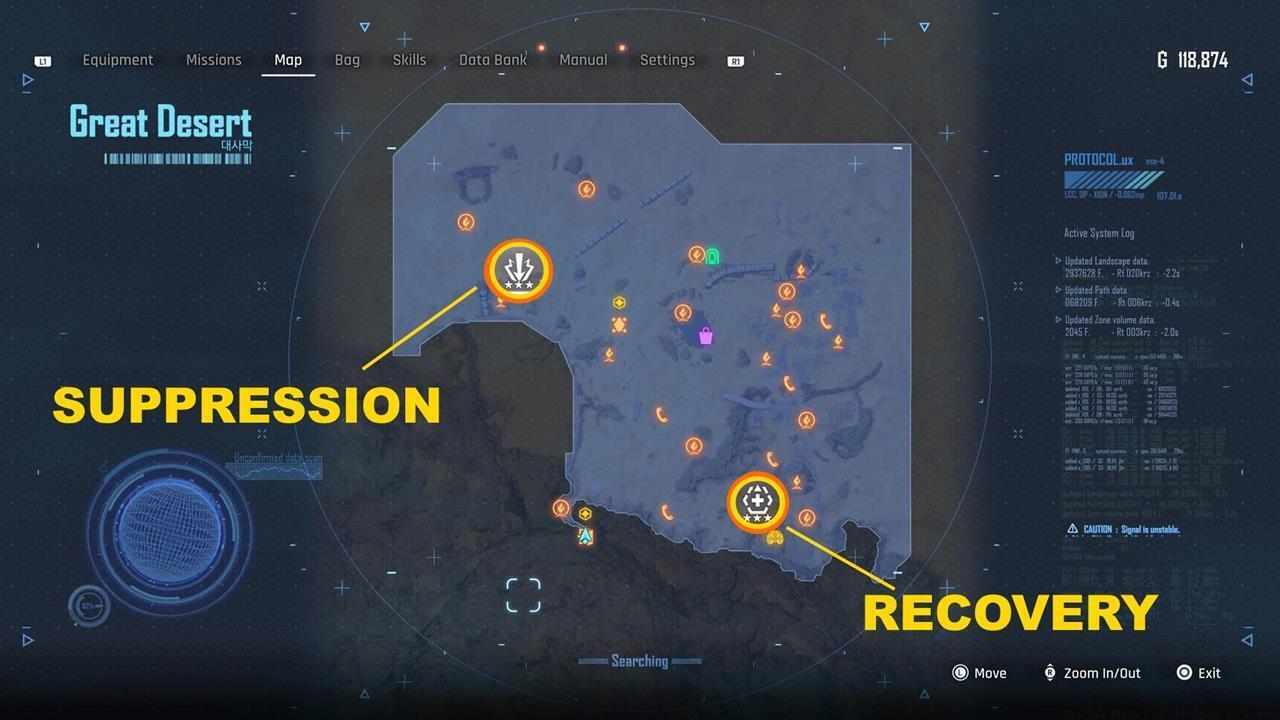Select the green doorway icon near map center

tap(714, 255)
